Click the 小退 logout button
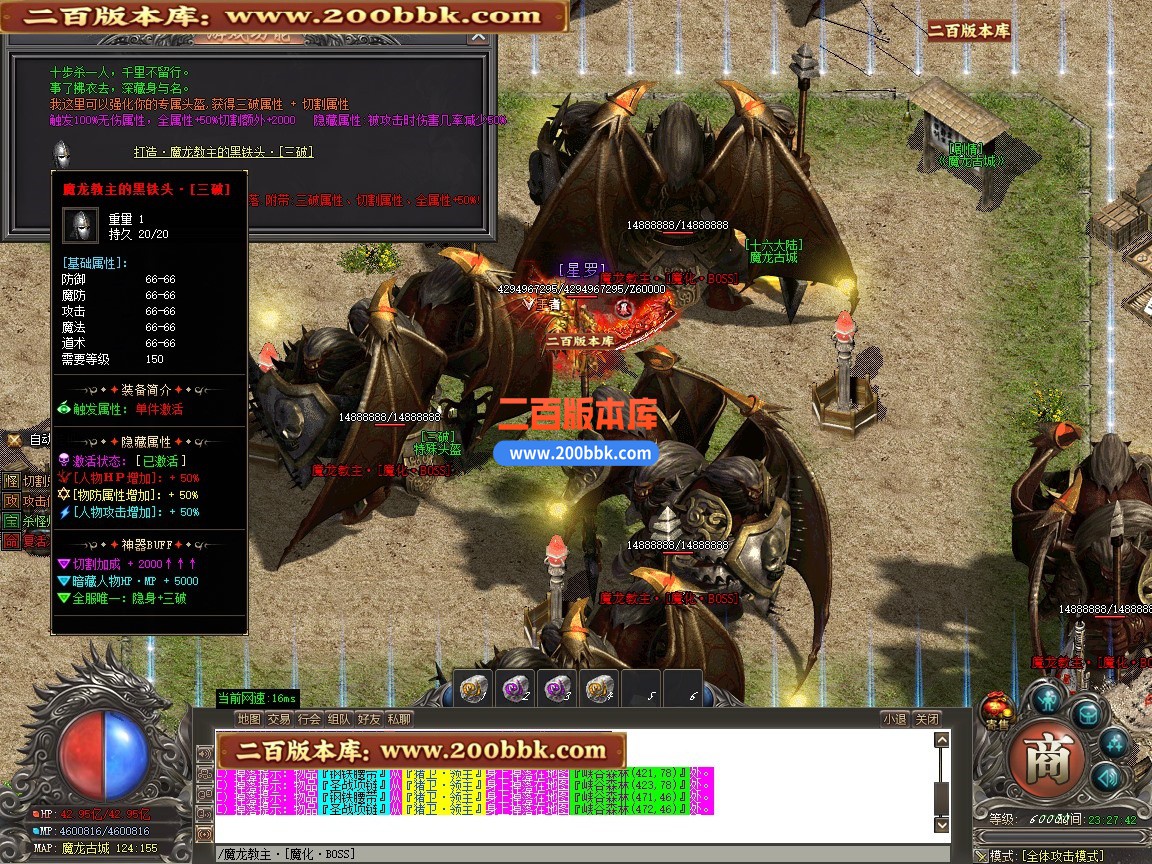The image size is (1152, 864). (895, 719)
